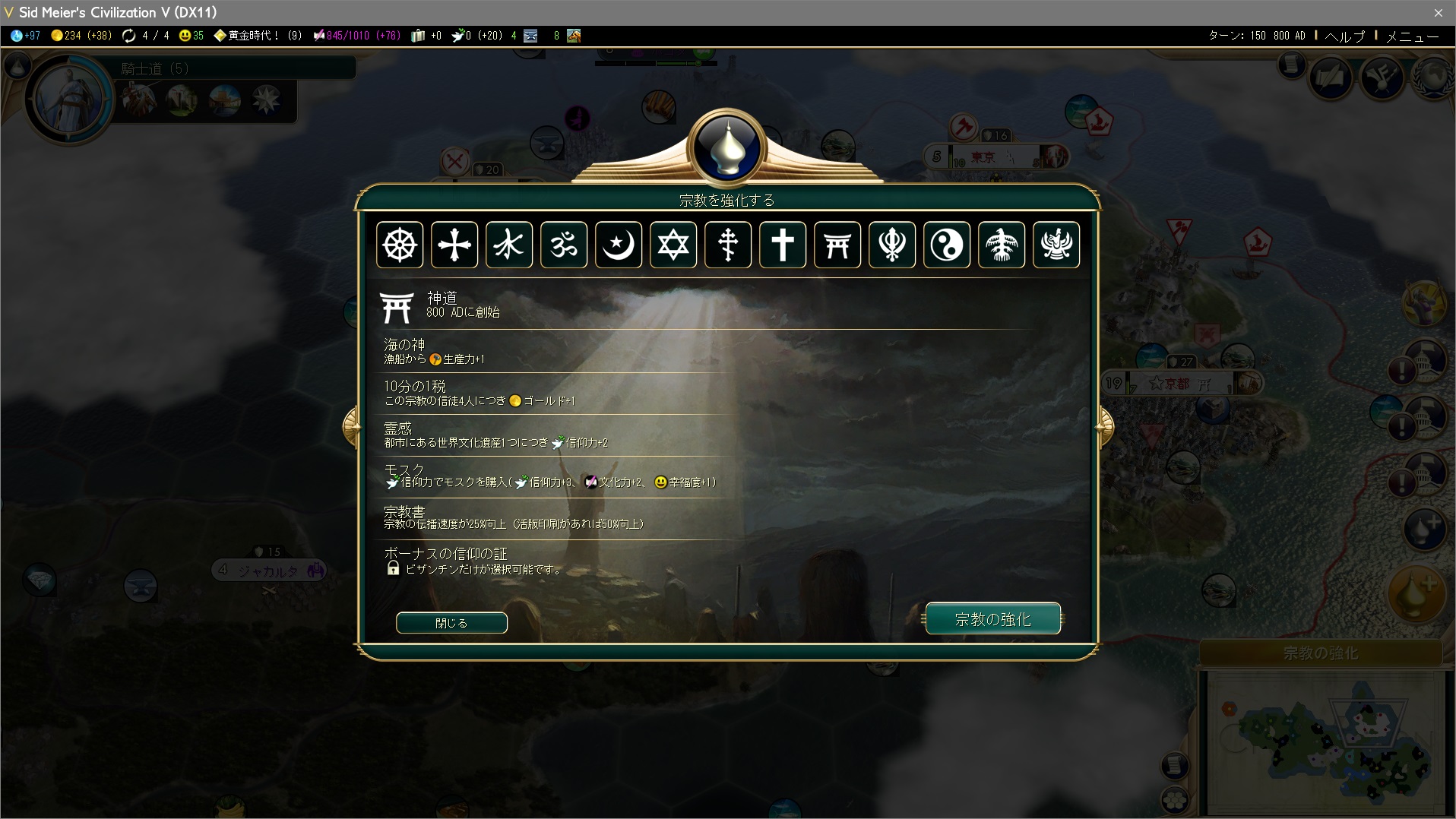Image resolution: width=1456 pixels, height=819 pixels.
Task: Select the Taoism yin-yang symbol
Action: [947, 245]
